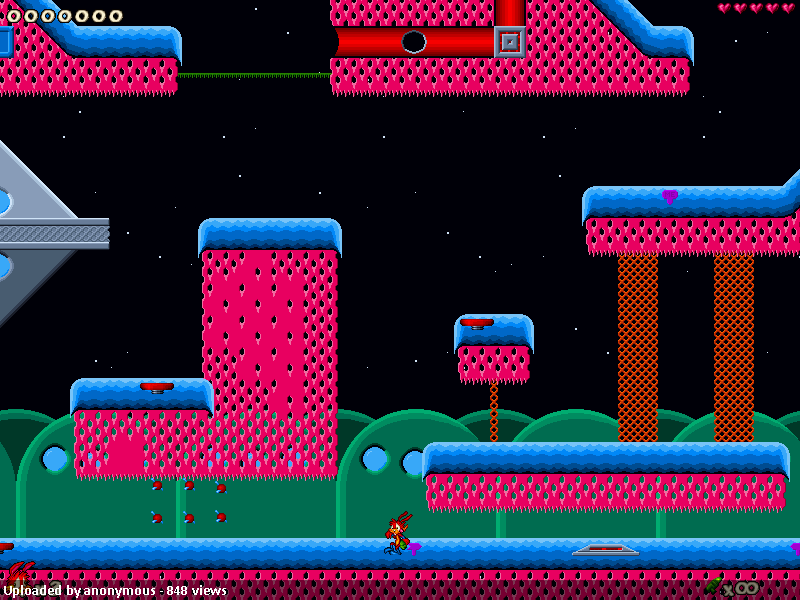Select the blaster weapon icon
800x600 pixels.
(x=714, y=584)
